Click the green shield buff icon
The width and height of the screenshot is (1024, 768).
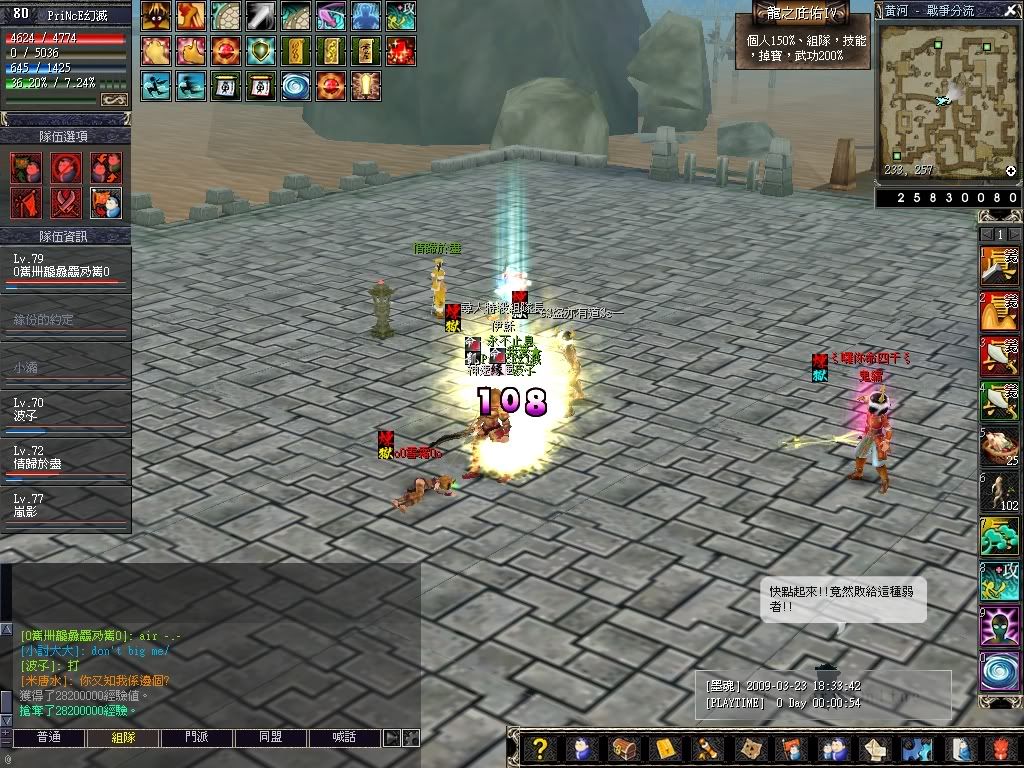[x=263, y=50]
